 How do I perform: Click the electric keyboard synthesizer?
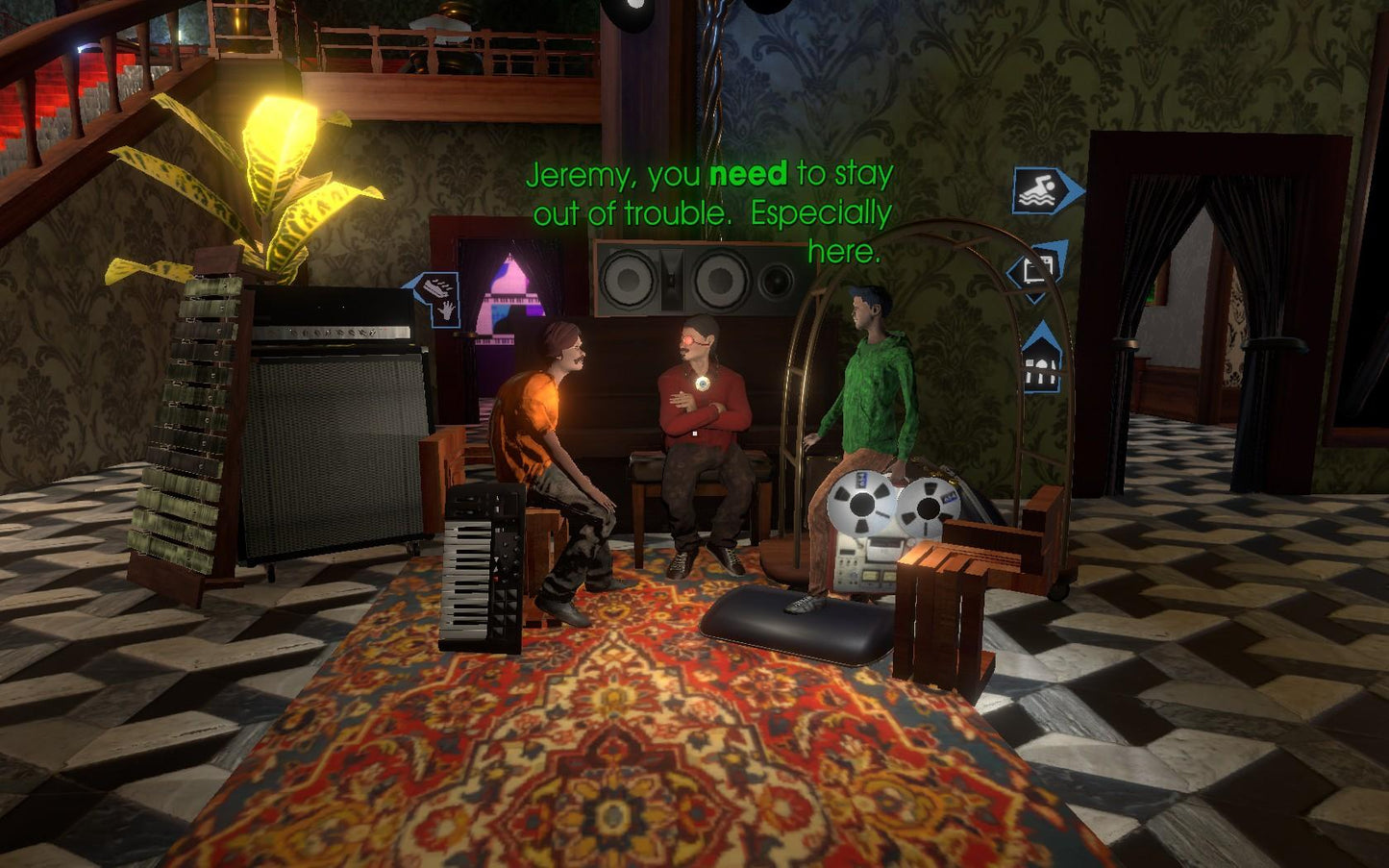click(482, 567)
